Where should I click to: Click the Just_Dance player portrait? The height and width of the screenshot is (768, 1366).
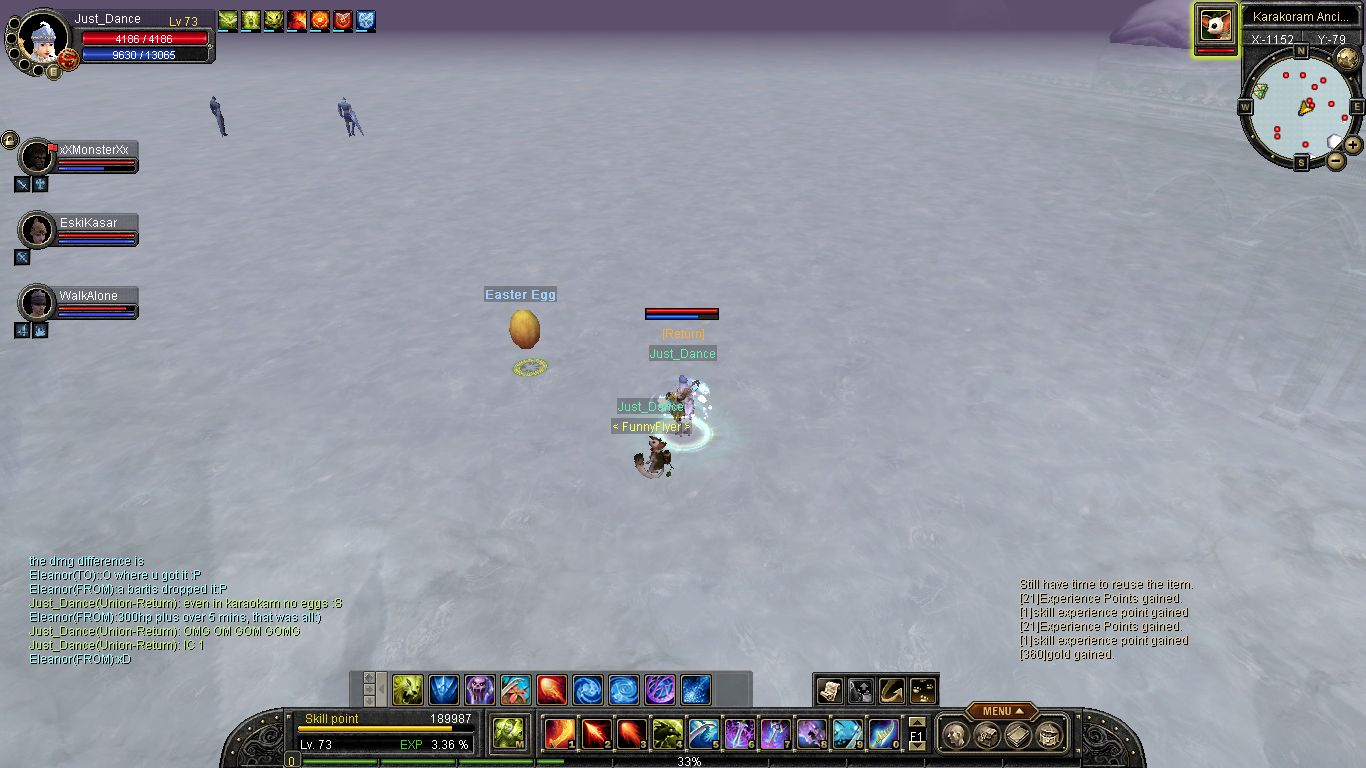[x=42, y=38]
